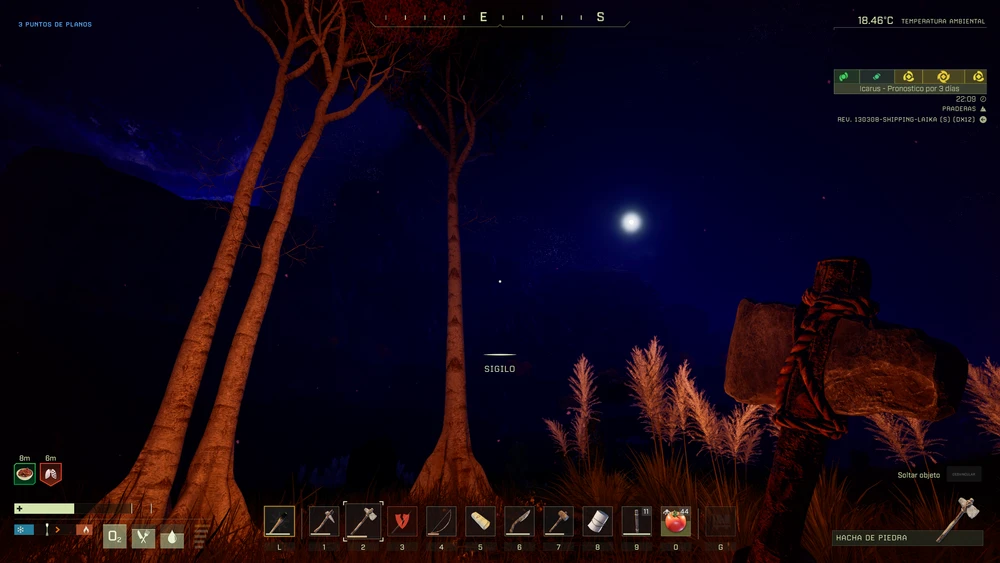1000x563 pixels.
Task: Click the fork and knife hunger icon
Action: (x=144, y=537)
